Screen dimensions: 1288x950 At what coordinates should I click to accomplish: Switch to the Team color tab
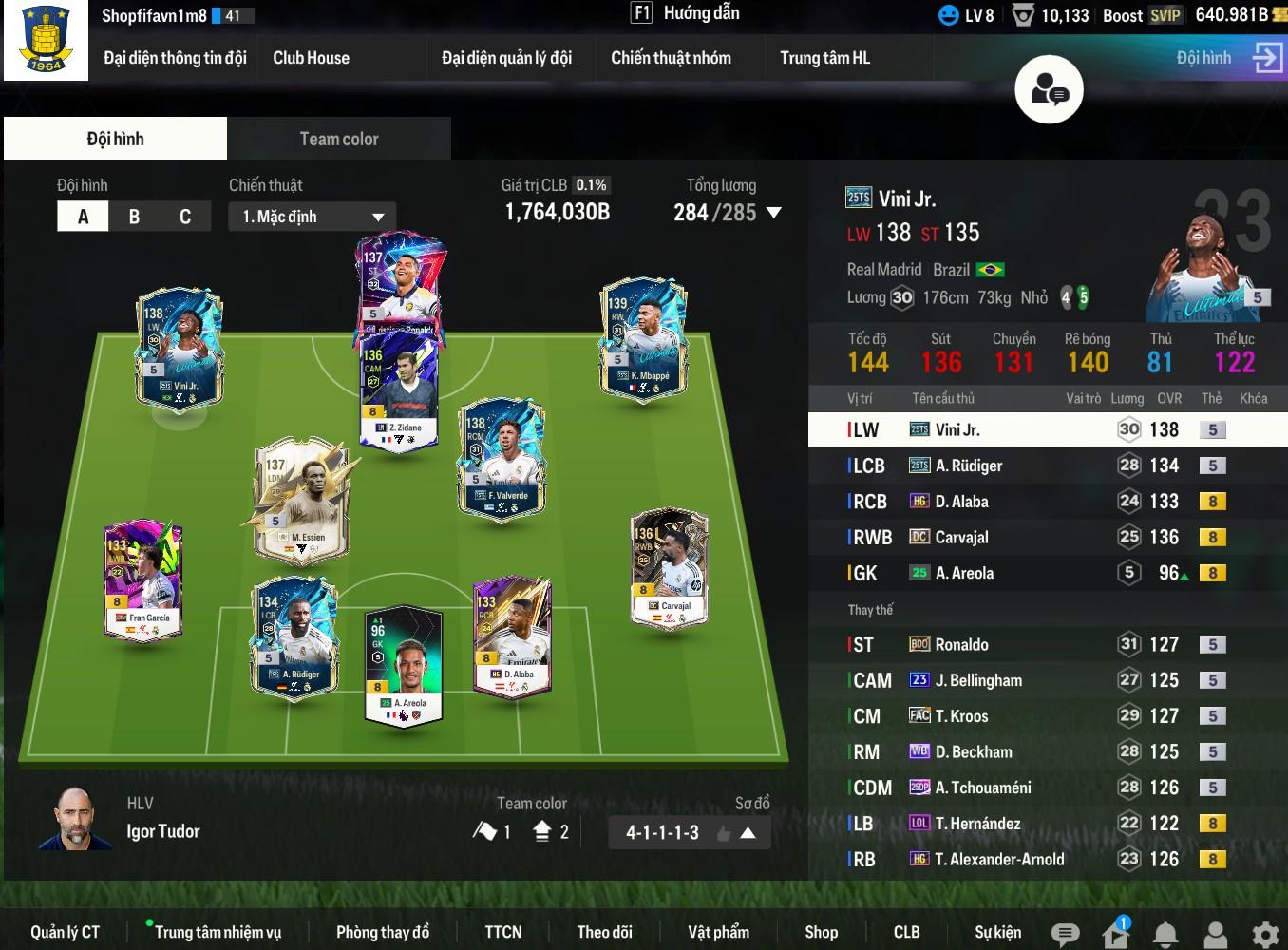coord(338,139)
